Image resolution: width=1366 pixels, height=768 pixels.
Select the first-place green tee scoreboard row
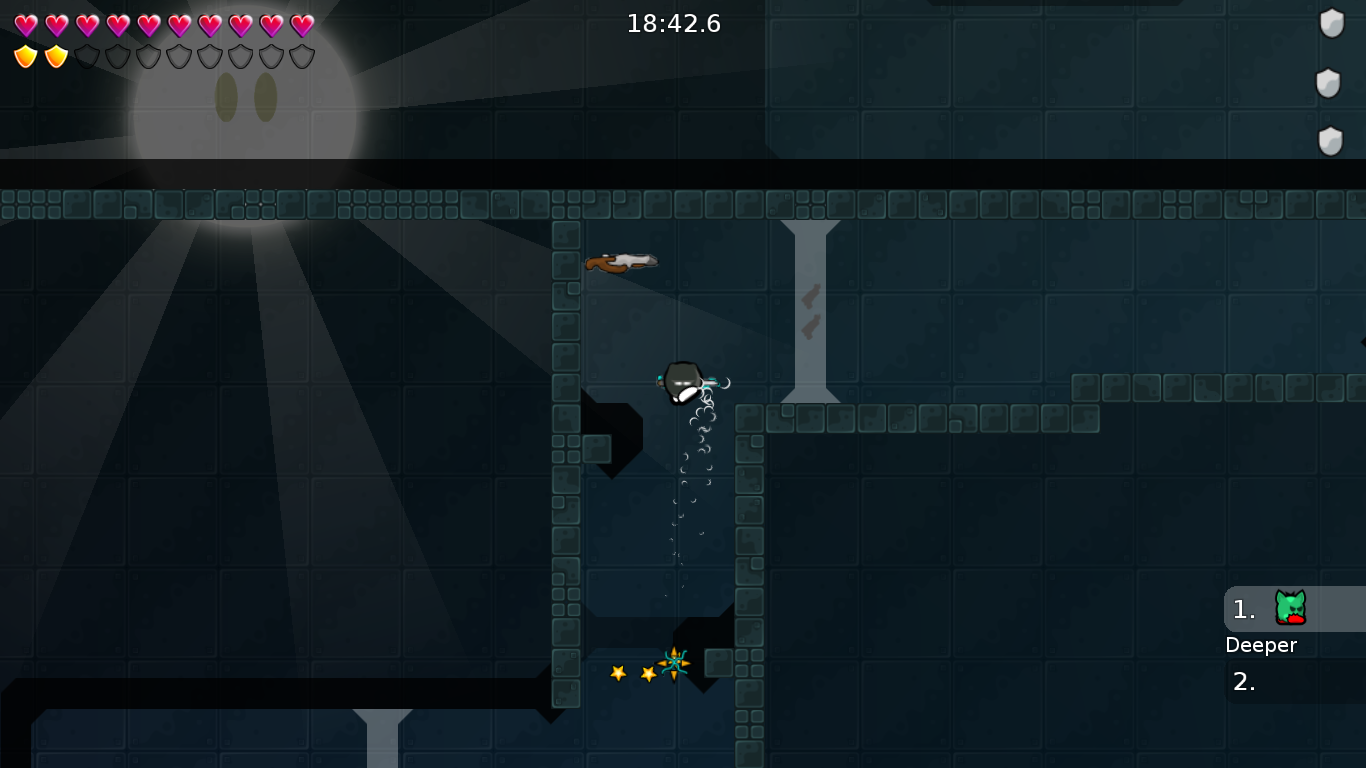click(1293, 608)
